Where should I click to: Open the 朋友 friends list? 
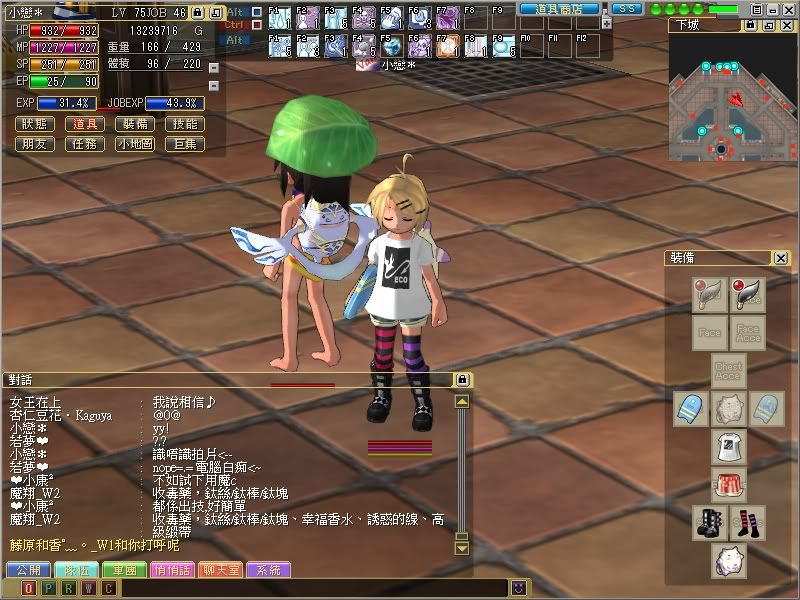coord(33,144)
